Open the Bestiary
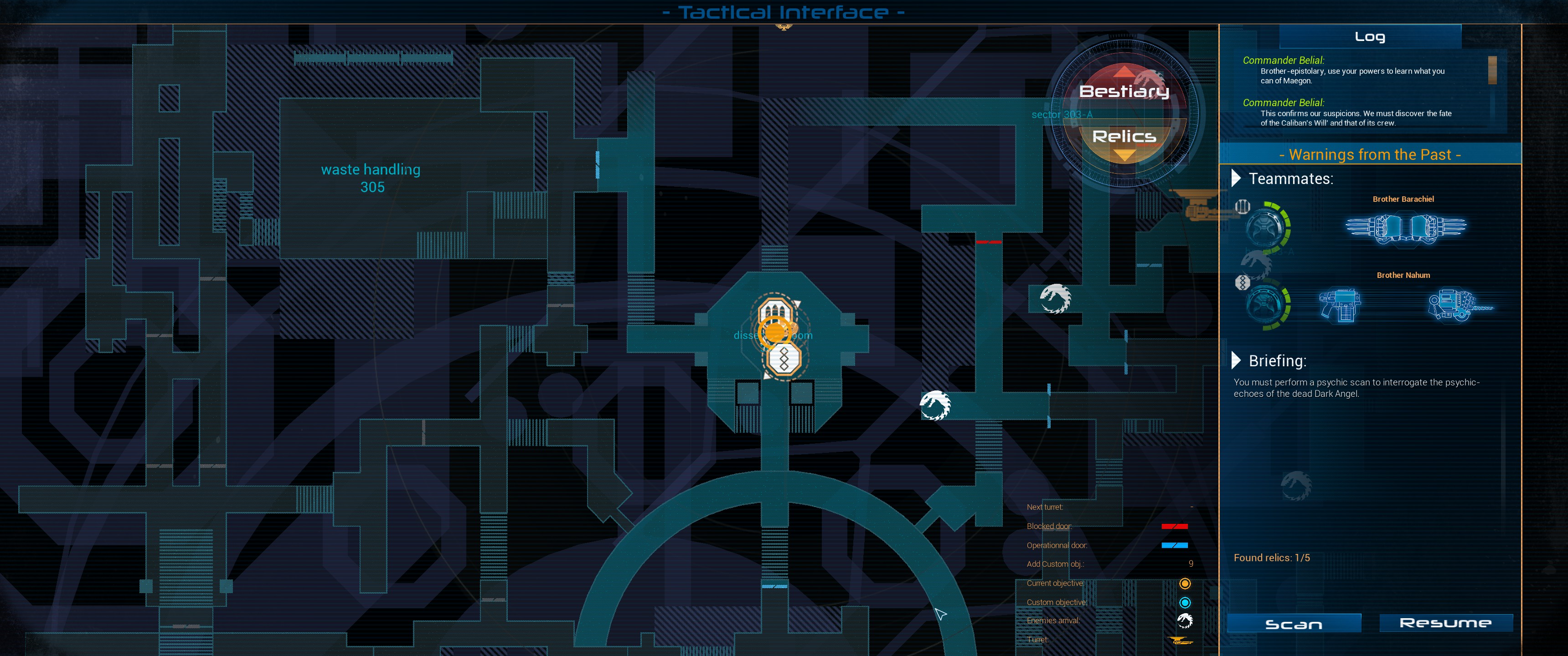 click(x=1124, y=91)
